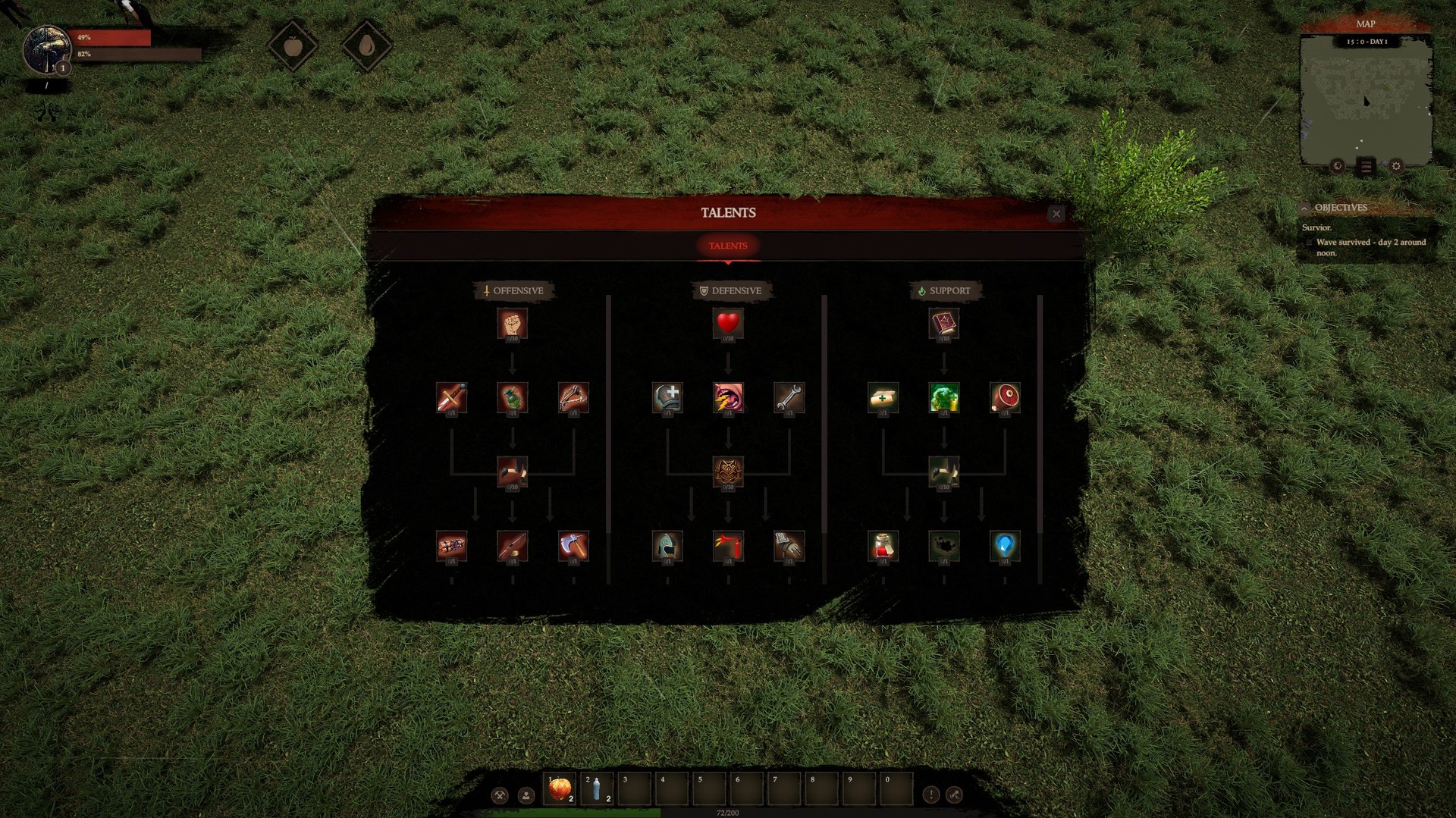The image size is (1456, 818).
Task: Open the character icon left of the hotbar
Action: (526, 797)
